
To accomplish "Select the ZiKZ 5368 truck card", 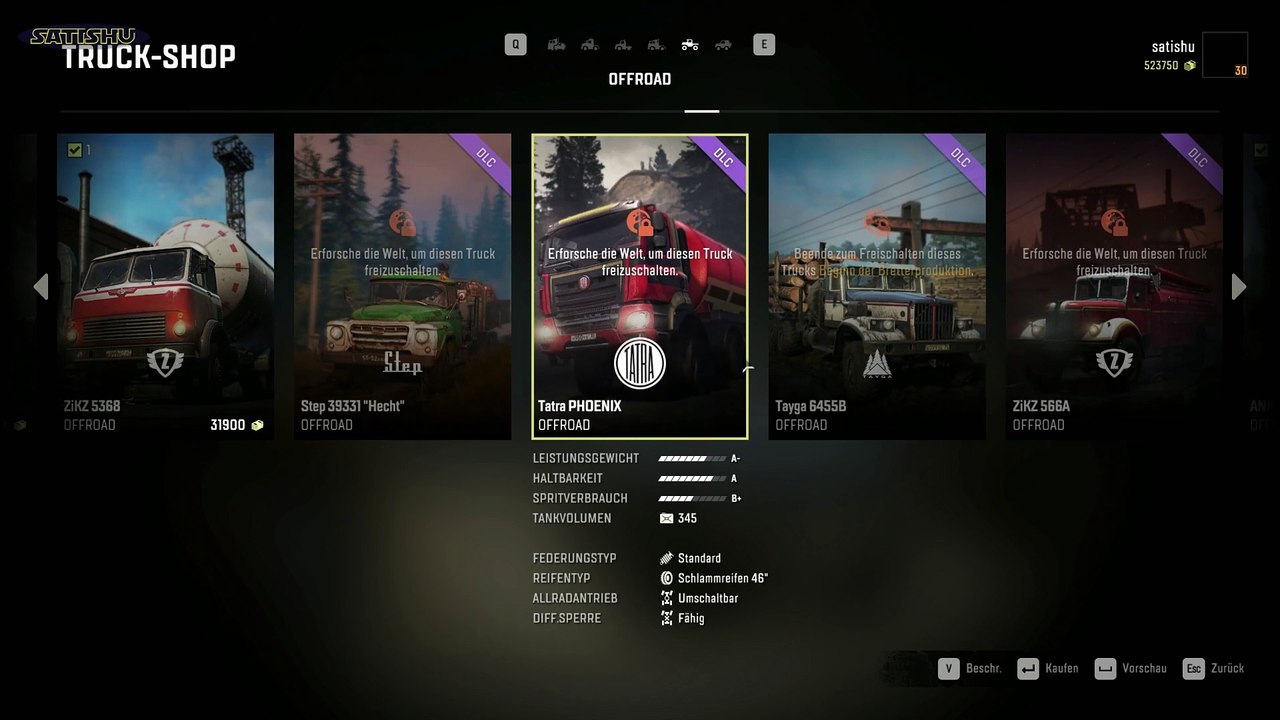I will coord(165,286).
